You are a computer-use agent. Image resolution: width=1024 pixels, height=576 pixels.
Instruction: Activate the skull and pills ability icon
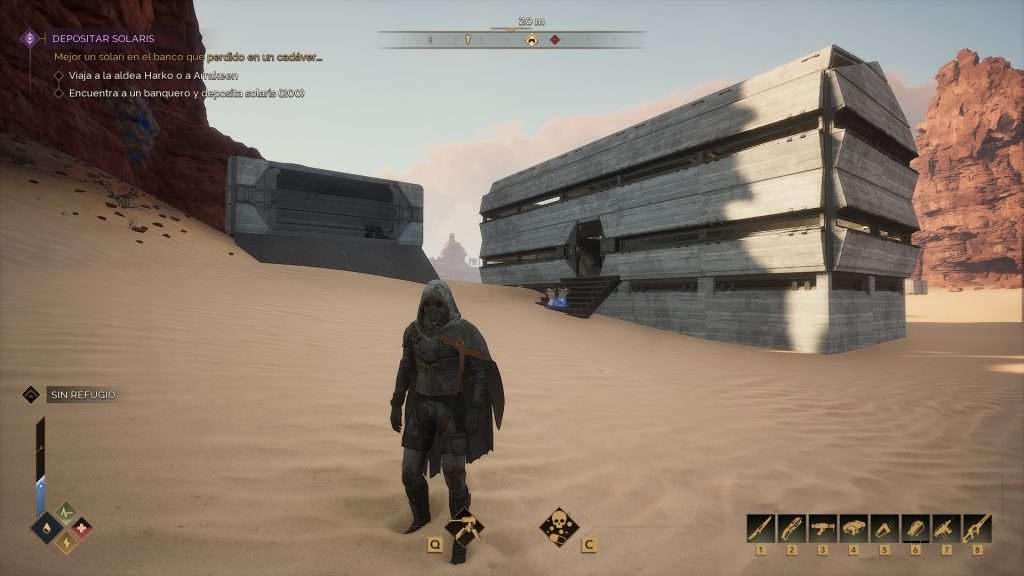[x=558, y=526]
